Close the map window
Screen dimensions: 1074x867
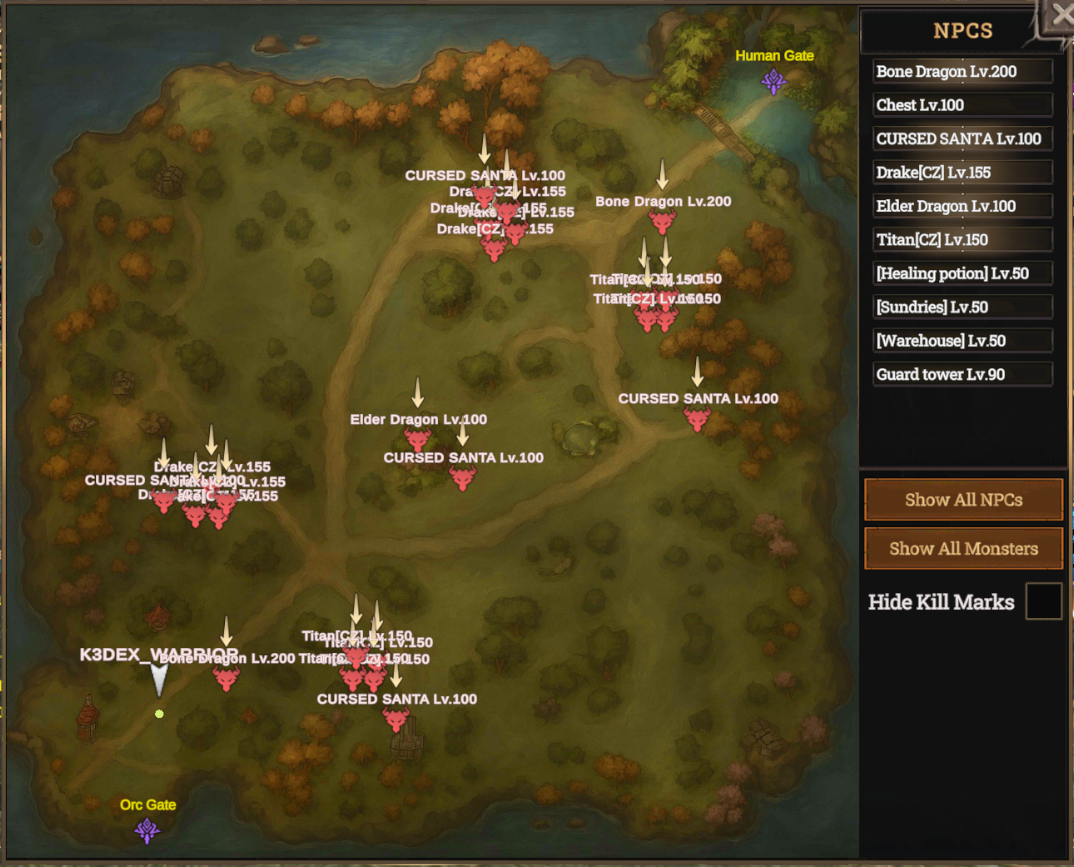coord(1060,16)
